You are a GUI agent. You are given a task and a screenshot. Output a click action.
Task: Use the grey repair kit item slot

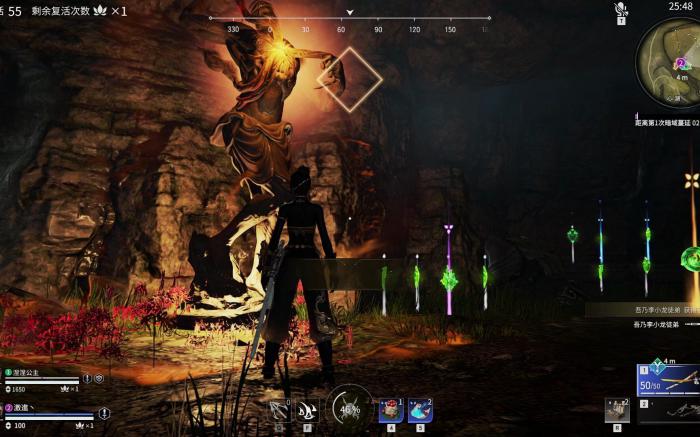[617, 408]
